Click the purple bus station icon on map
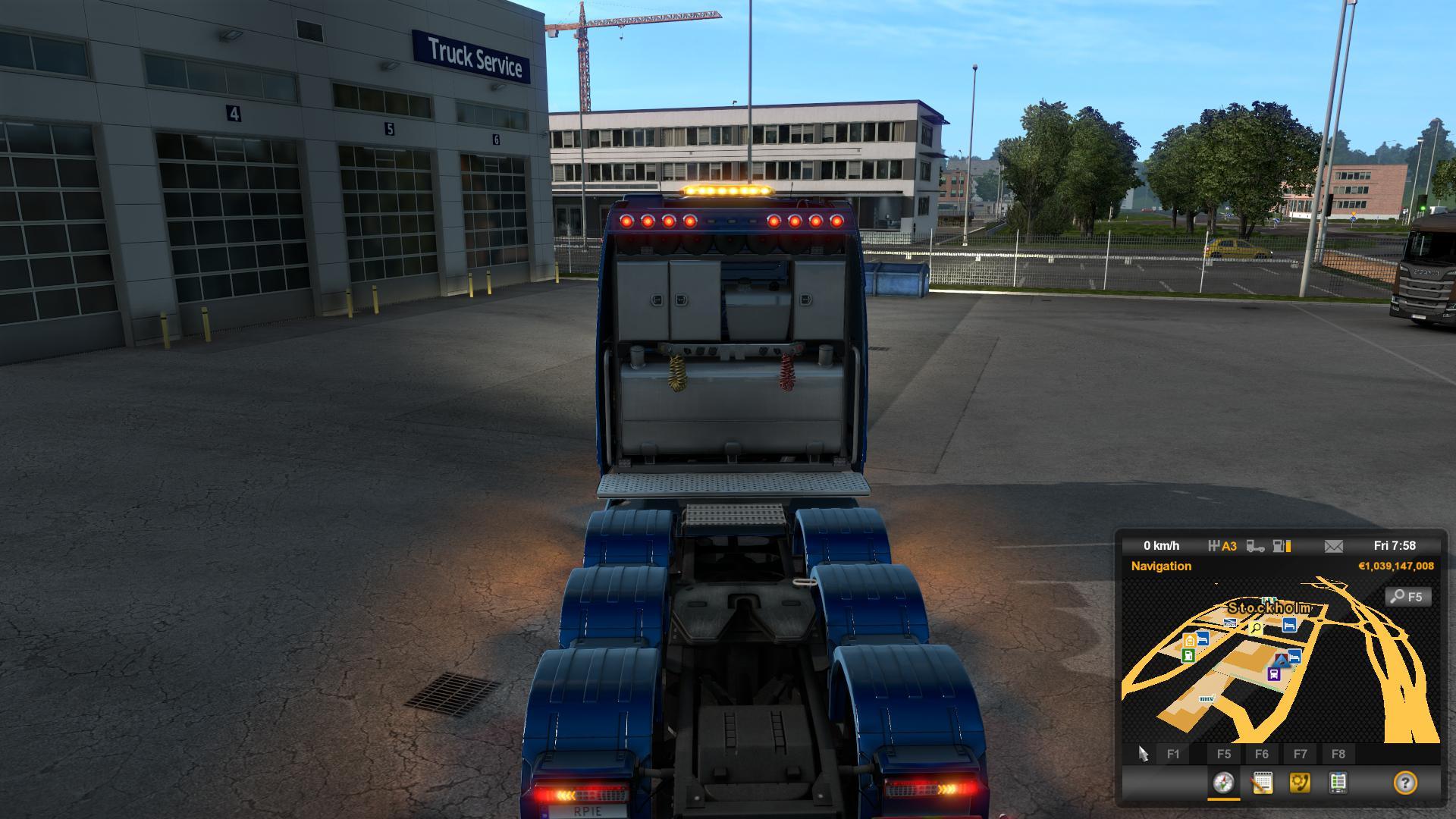This screenshot has width=1456, height=819. point(1273,673)
